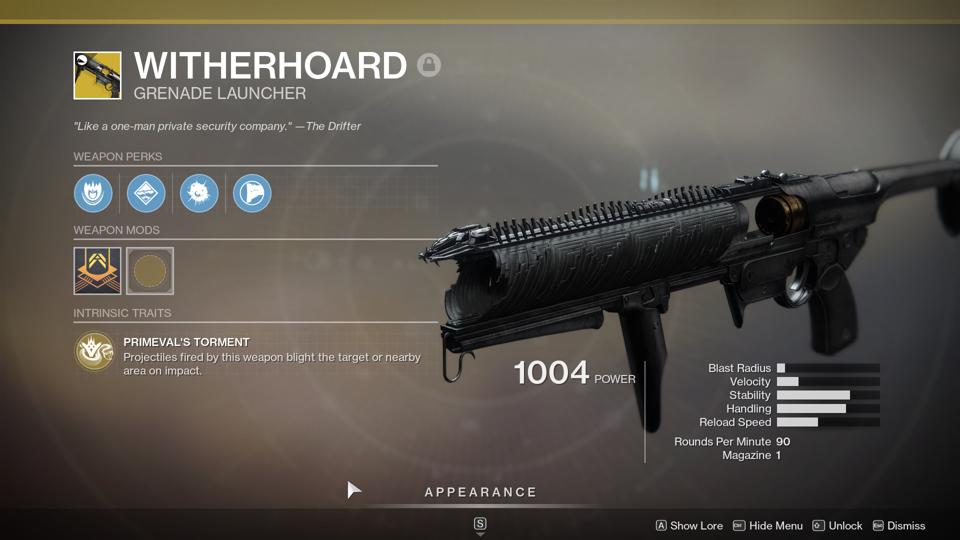Inspect the Primeval's Torment intrinsic trait icon
The width and height of the screenshot is (960, 540).
click(94, 351)
